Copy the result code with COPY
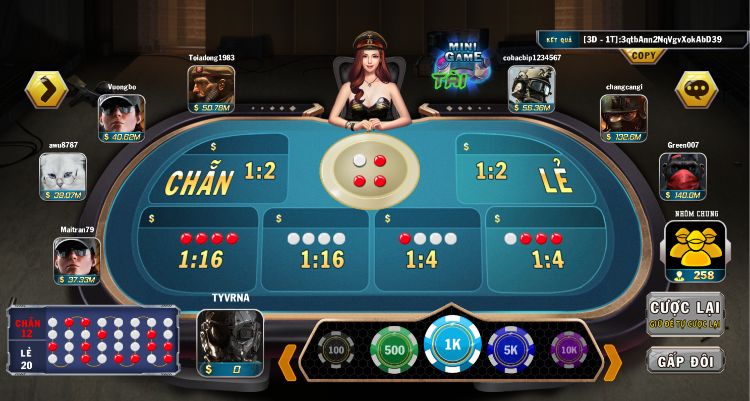750x401 pixels. coord(644,56)
